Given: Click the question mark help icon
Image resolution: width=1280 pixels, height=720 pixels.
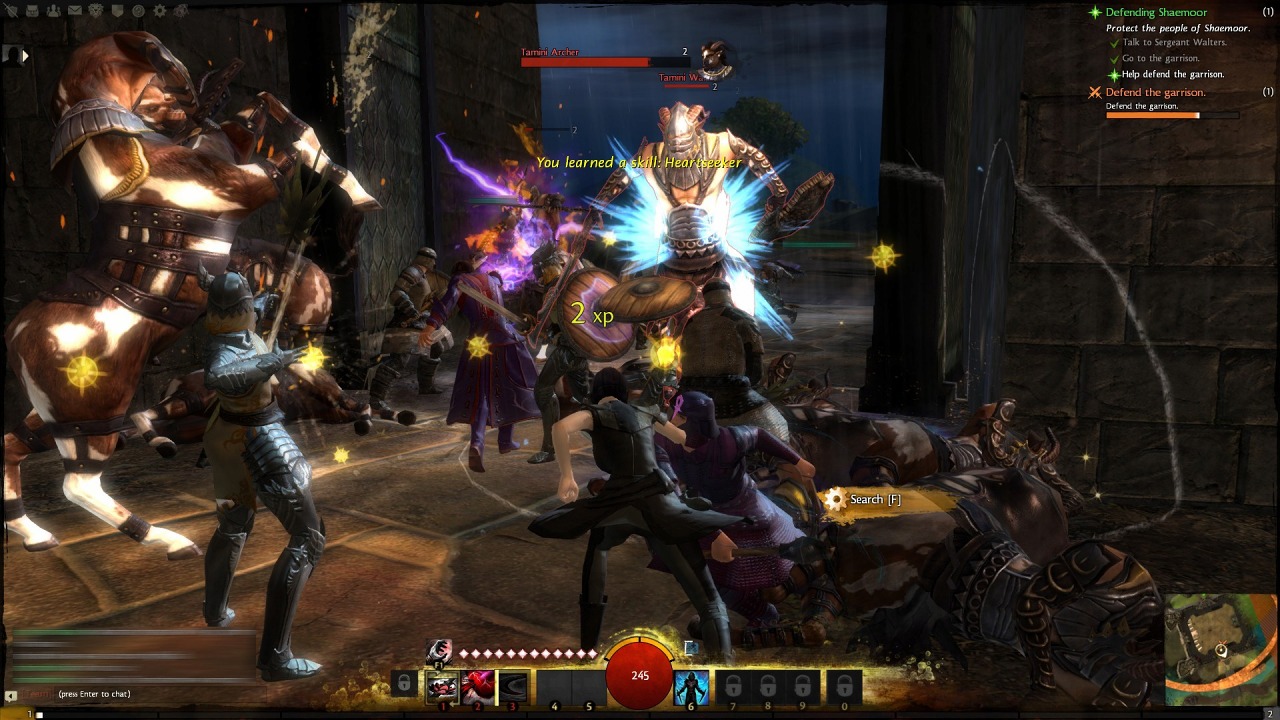Looking at the screenshot, I should click(138, 10).
